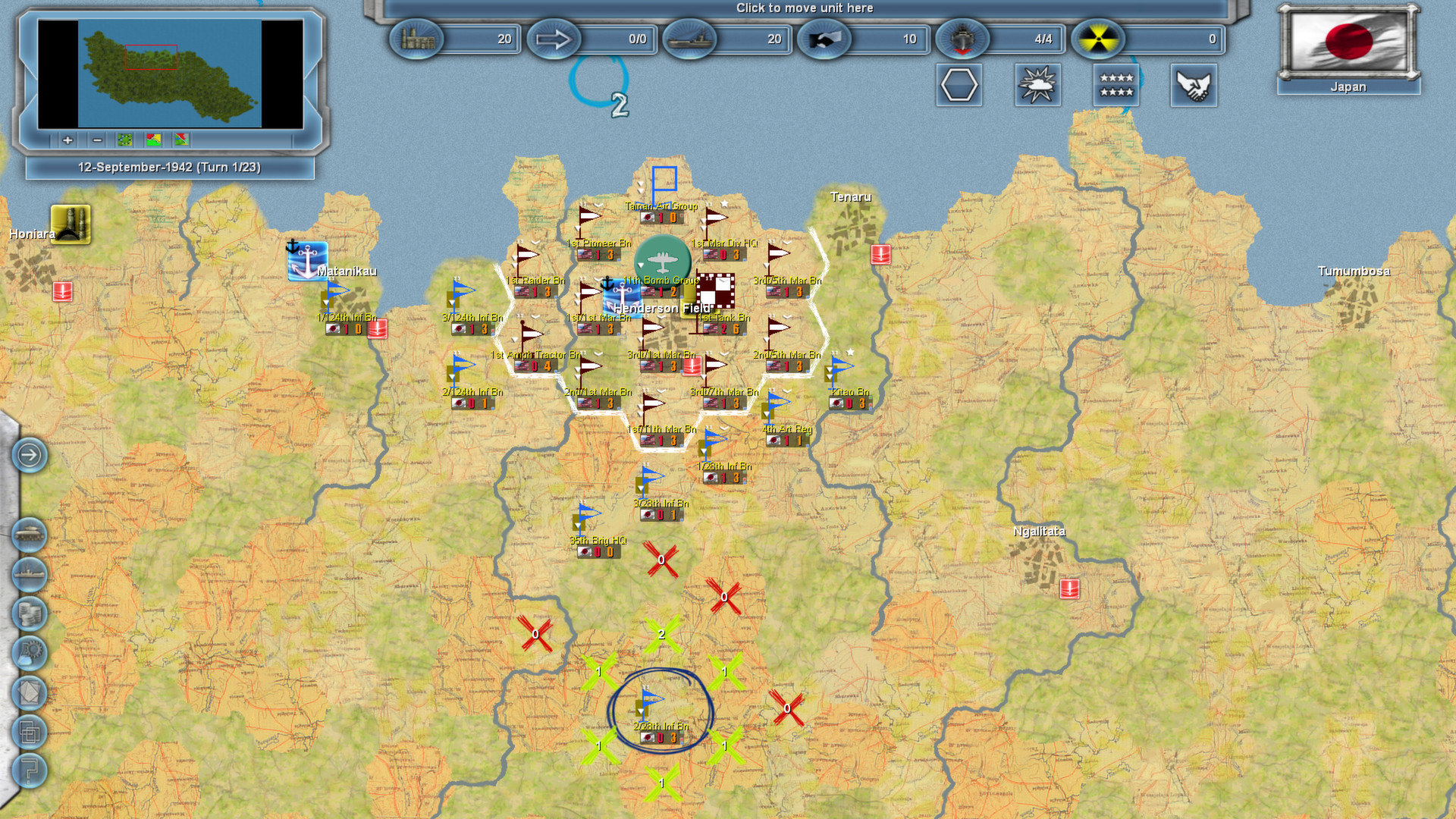The width and height of the screenshot is (1456, 819).
Task: Open research options via gear and flask icon
Action: click(x=29, y=654)
